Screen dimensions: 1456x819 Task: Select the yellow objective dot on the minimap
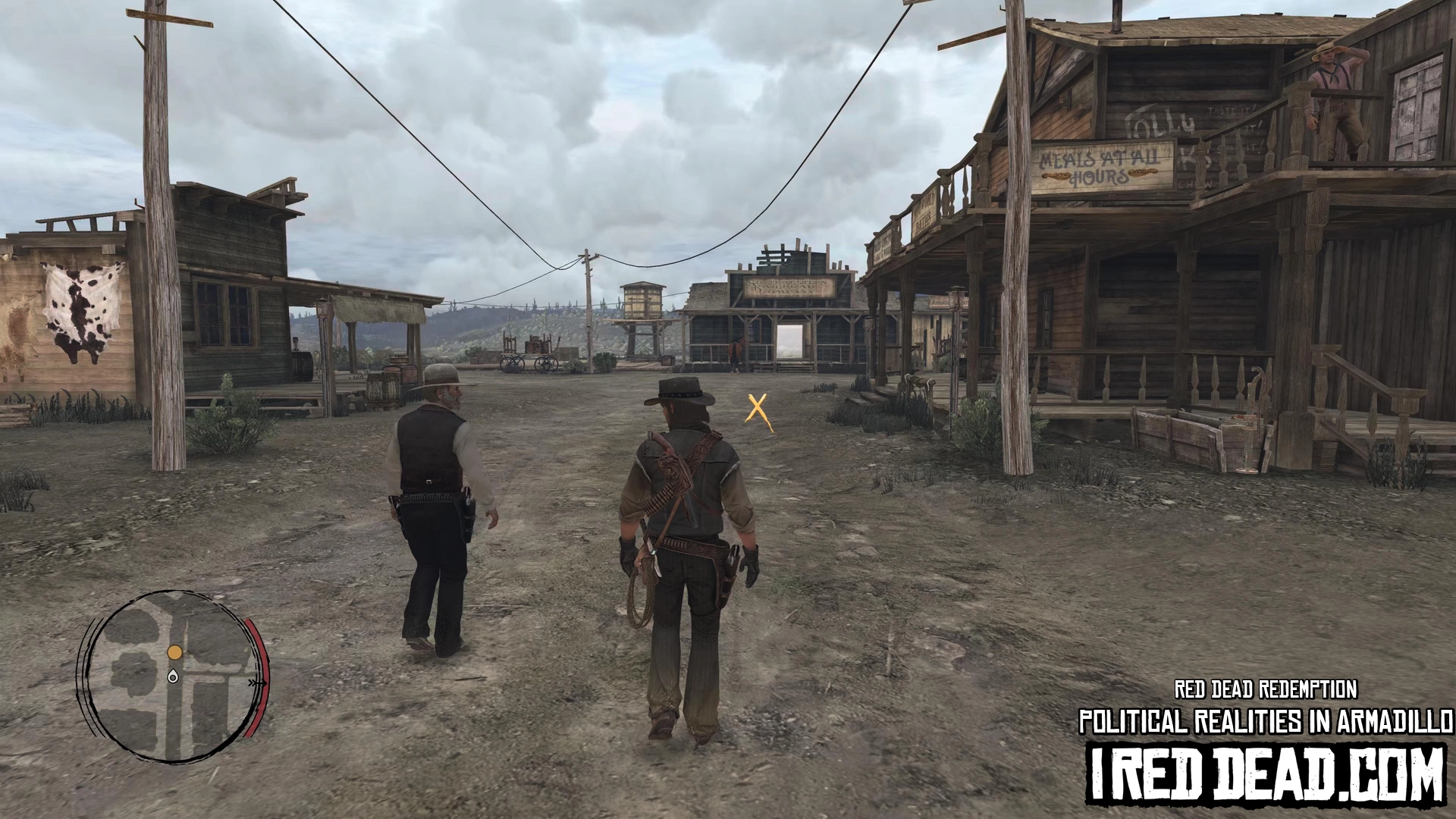174,652
